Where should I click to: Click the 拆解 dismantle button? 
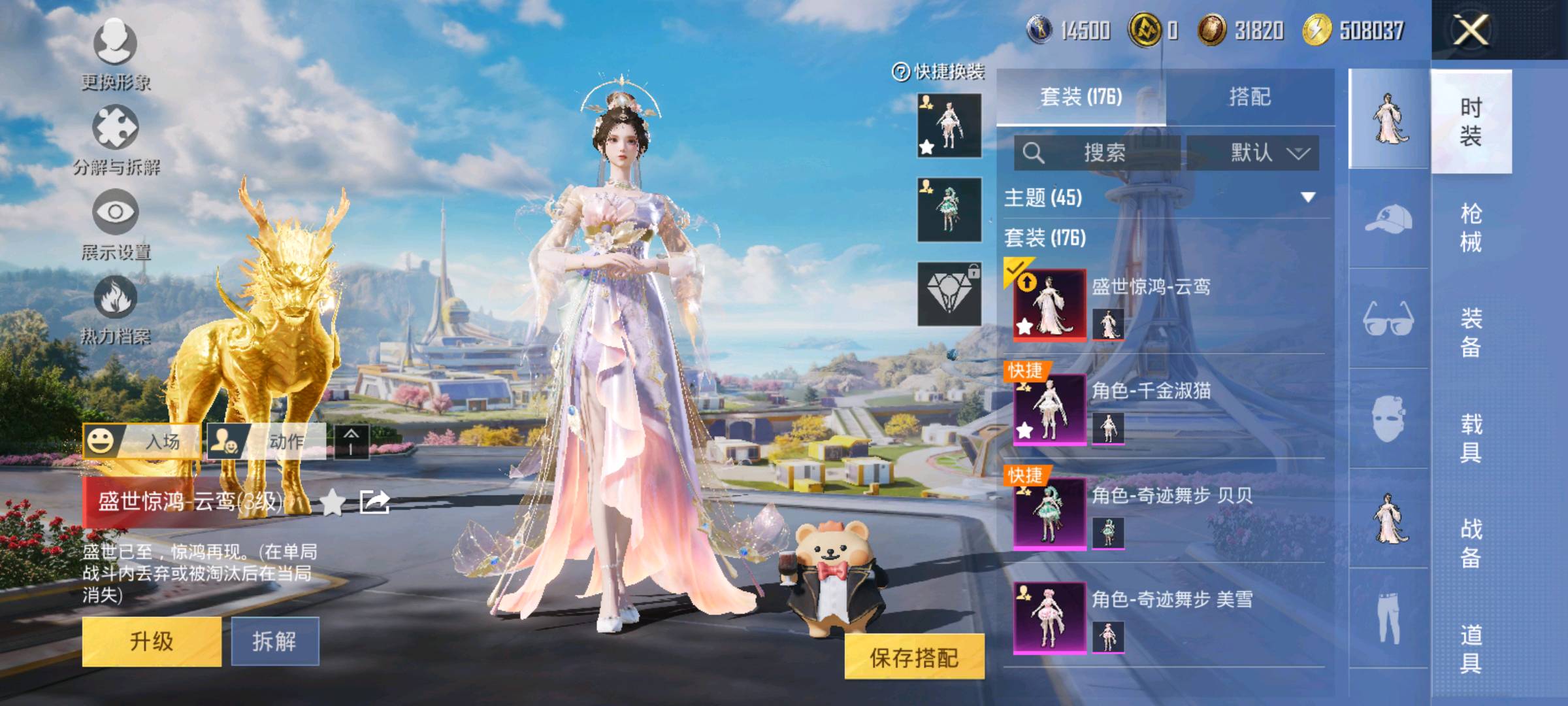coord(275,641)
